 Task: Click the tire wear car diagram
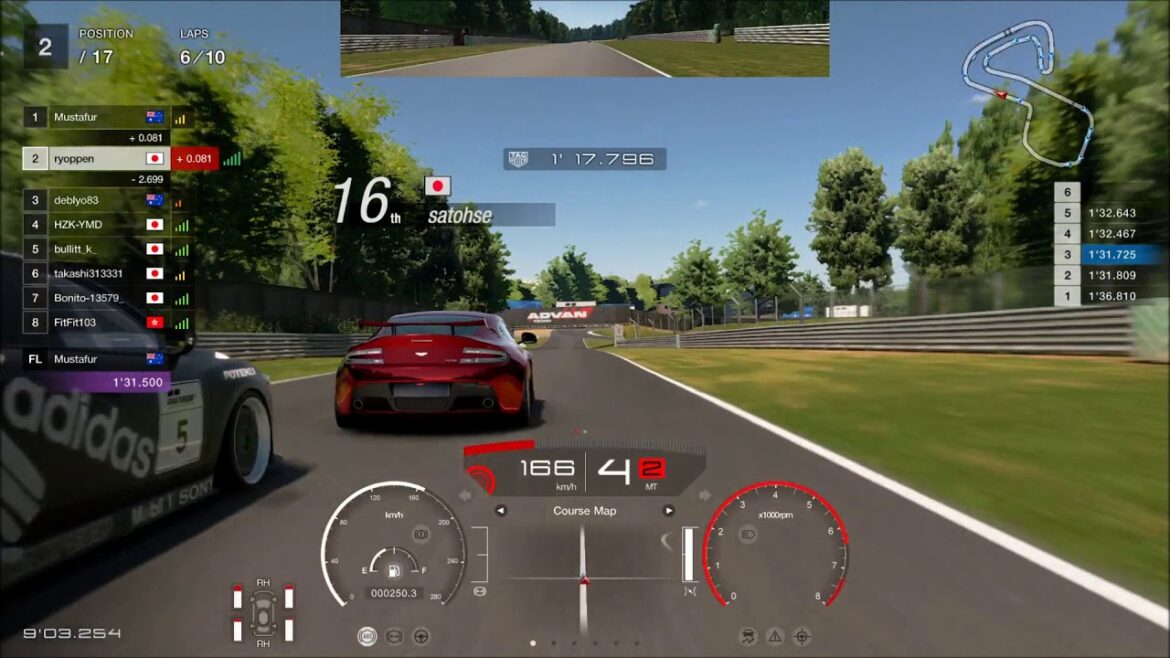coord(263,610)
